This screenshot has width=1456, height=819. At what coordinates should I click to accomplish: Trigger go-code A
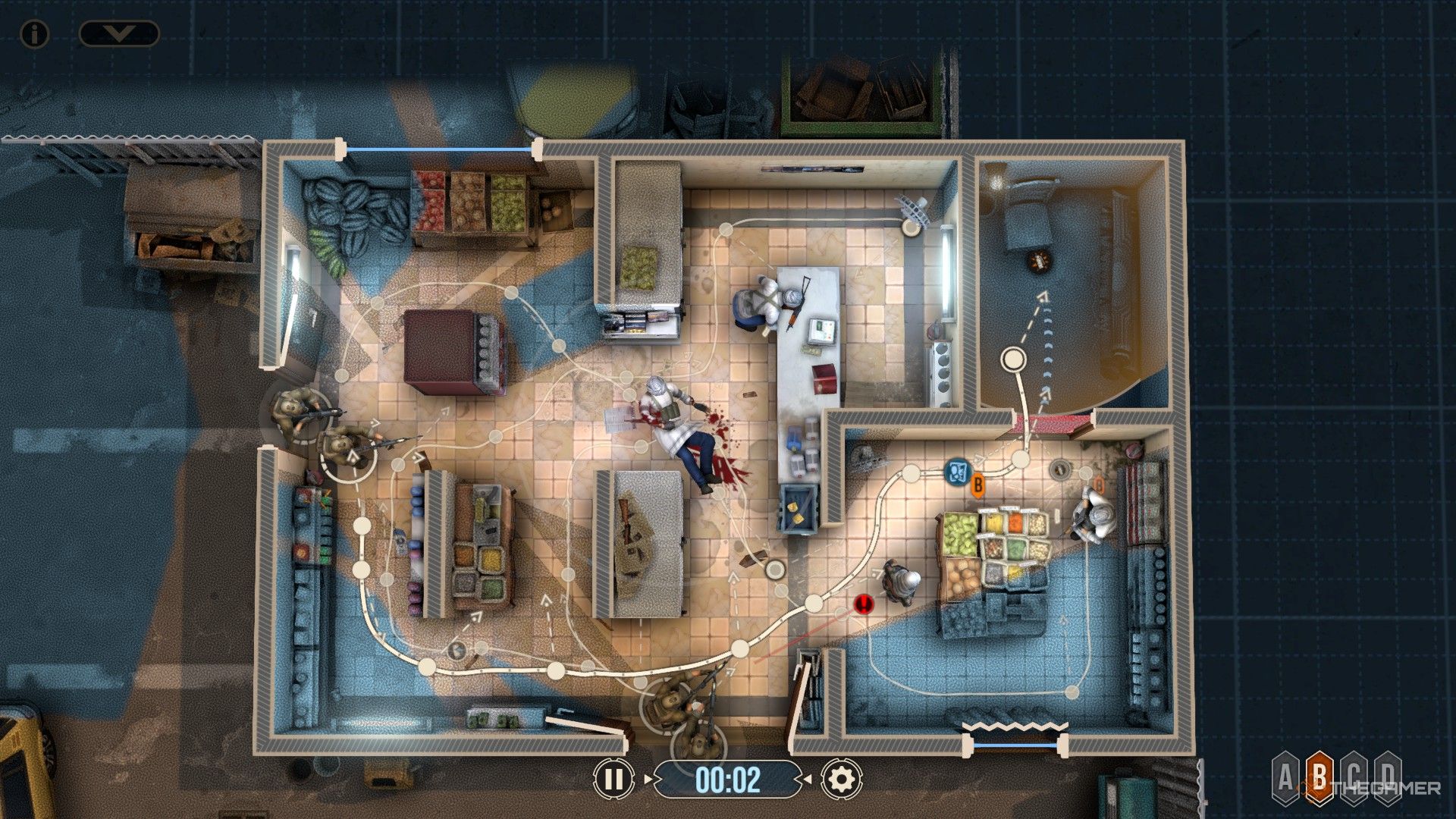[1285, 778]
